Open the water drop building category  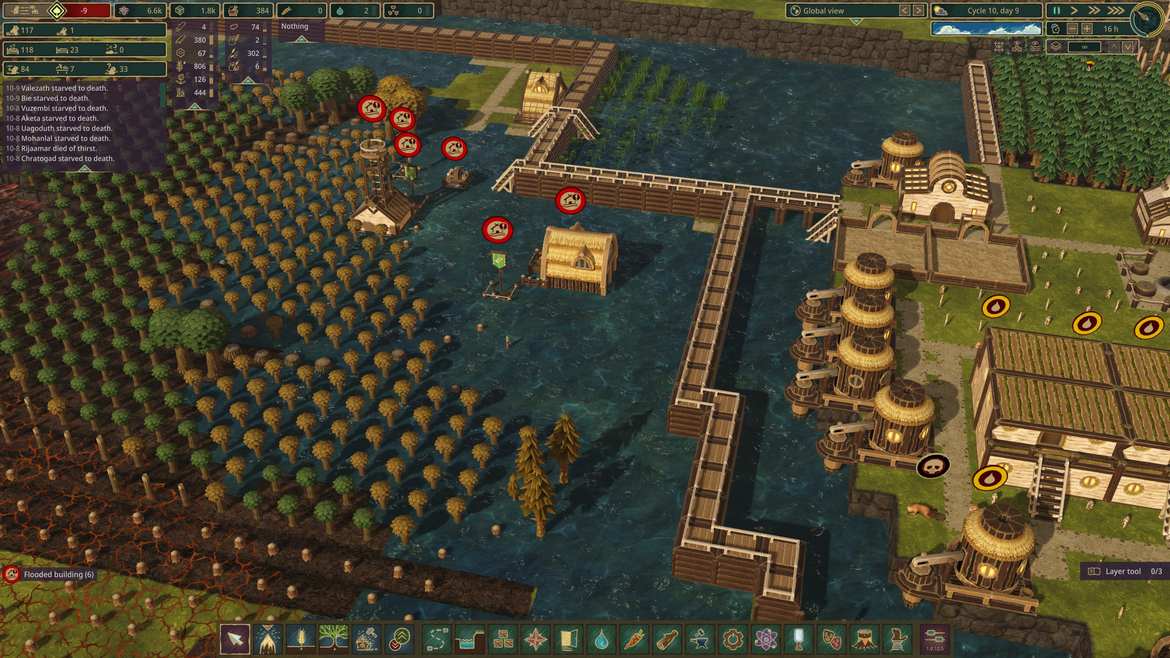601,638
